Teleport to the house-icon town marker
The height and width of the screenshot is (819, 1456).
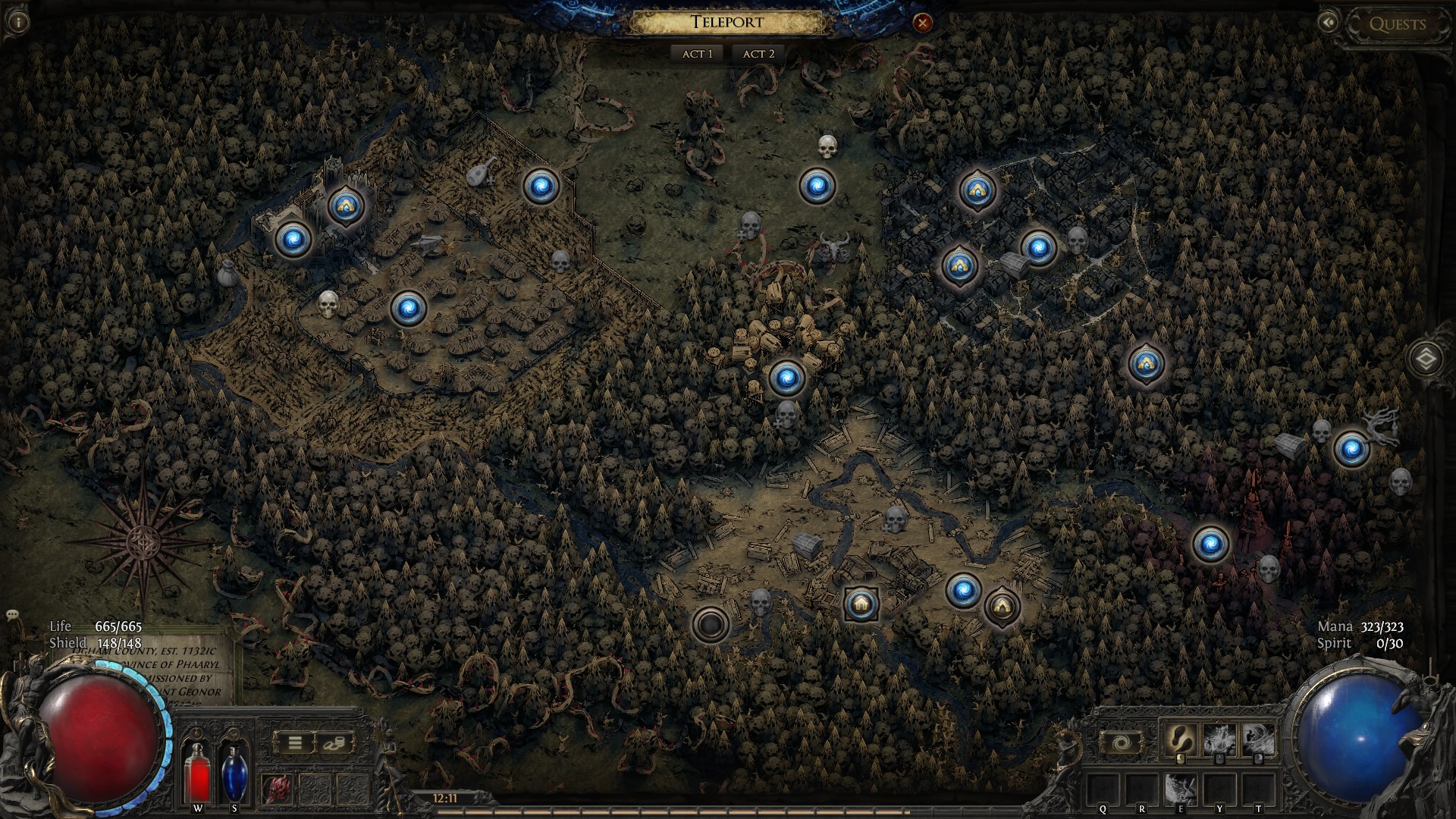[x=861, y=604]
